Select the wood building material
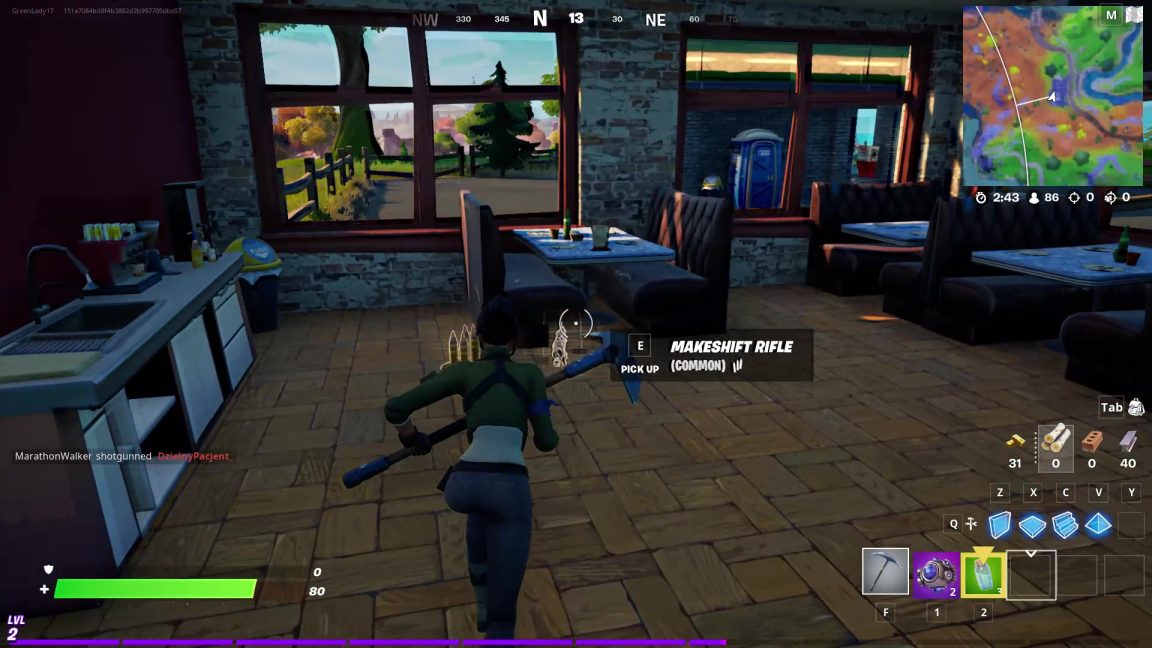The height and width of the screenshot is (648, 1152). (1055, 439)
